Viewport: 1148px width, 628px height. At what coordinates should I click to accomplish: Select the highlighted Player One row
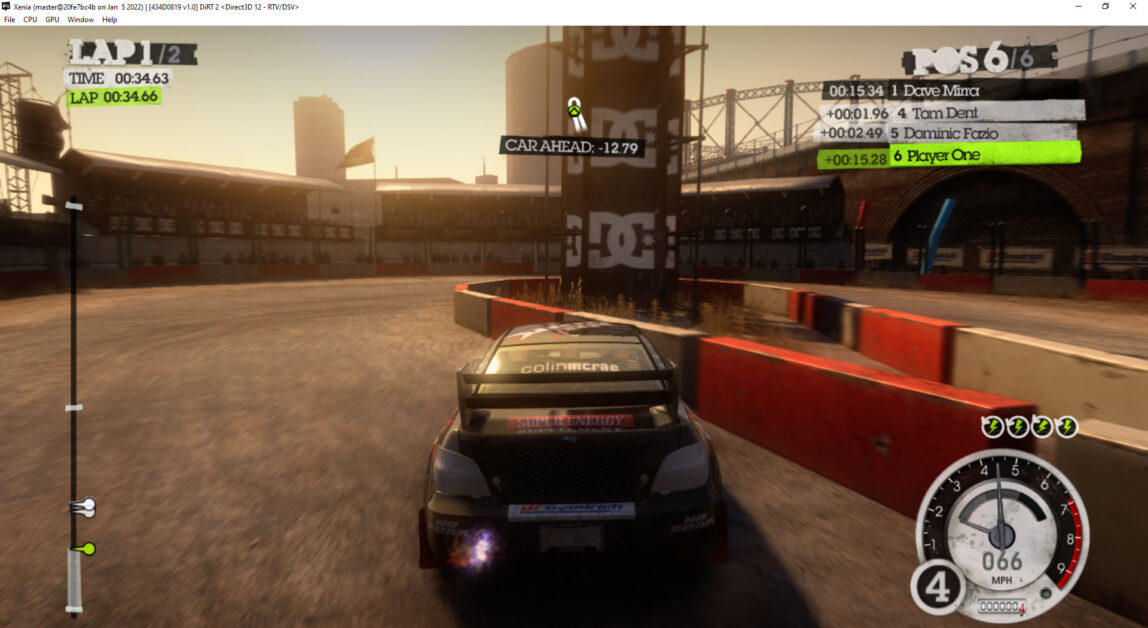(x=950, y=155)
